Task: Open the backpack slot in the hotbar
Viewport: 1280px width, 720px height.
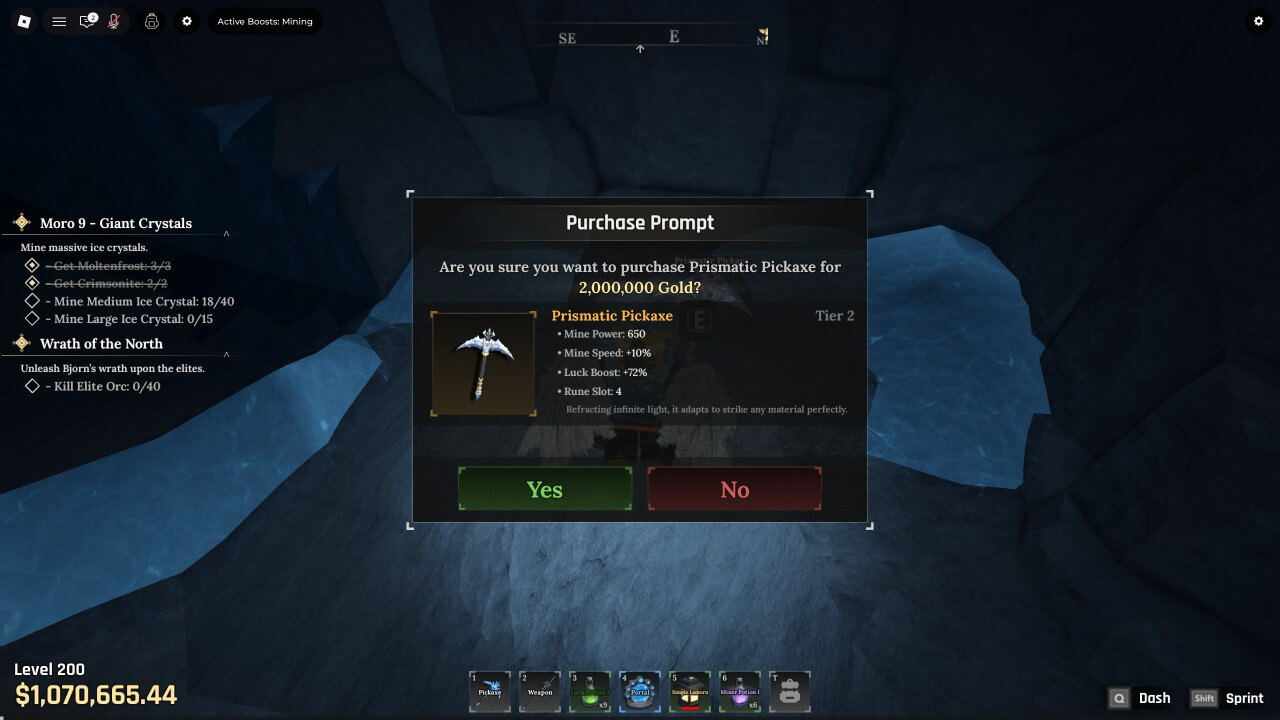Action: [x=789, y=691]
